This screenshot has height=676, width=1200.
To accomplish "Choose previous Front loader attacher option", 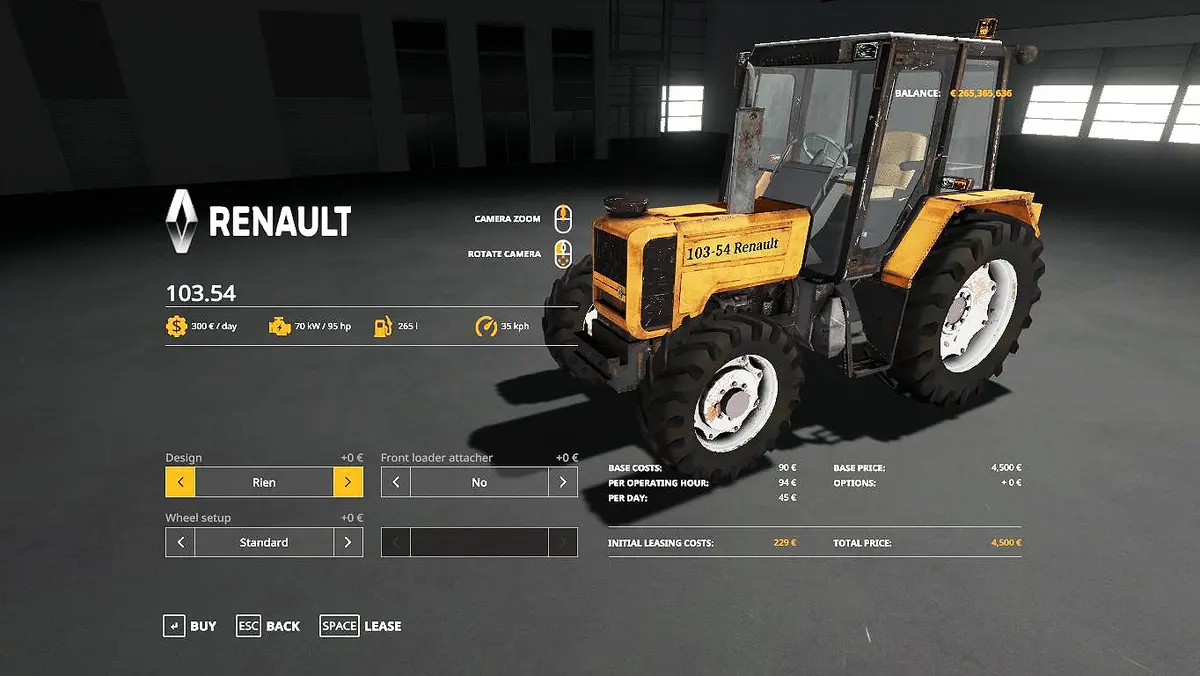I will [396, 482].
